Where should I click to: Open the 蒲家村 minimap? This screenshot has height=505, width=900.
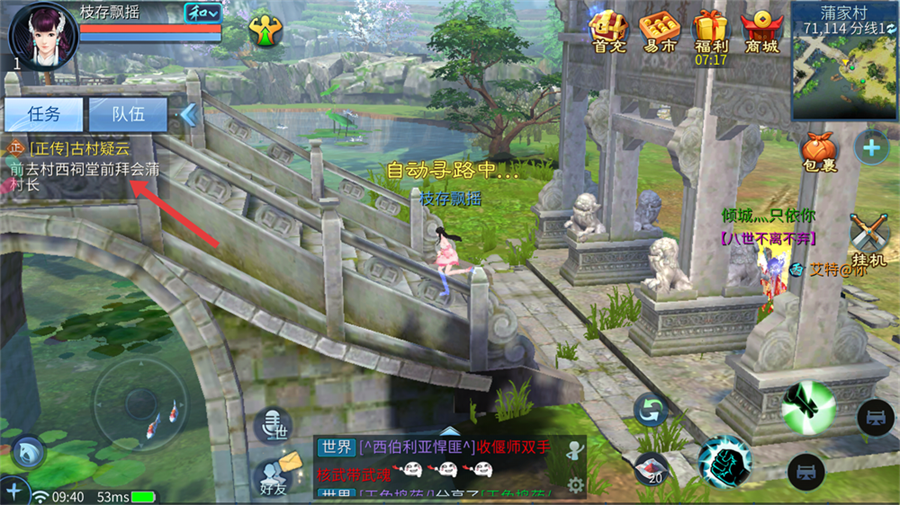pos(845,60)
